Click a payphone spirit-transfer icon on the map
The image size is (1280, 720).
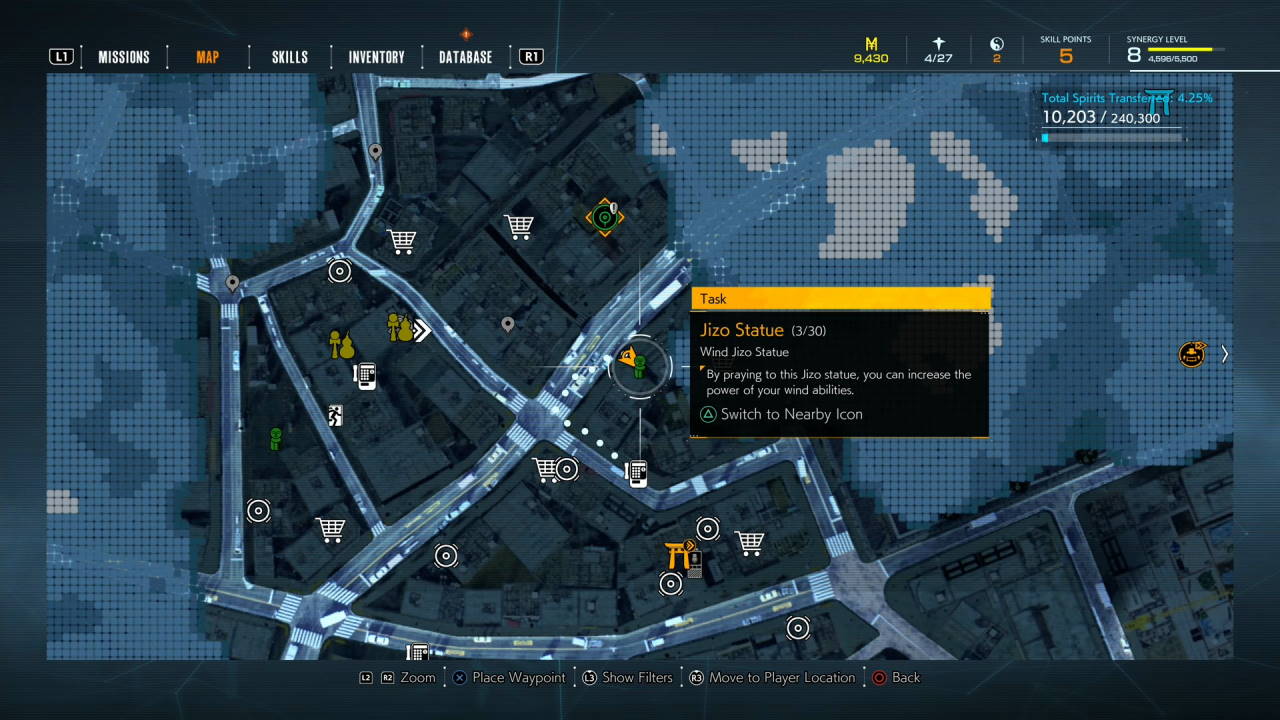(365, 375)
